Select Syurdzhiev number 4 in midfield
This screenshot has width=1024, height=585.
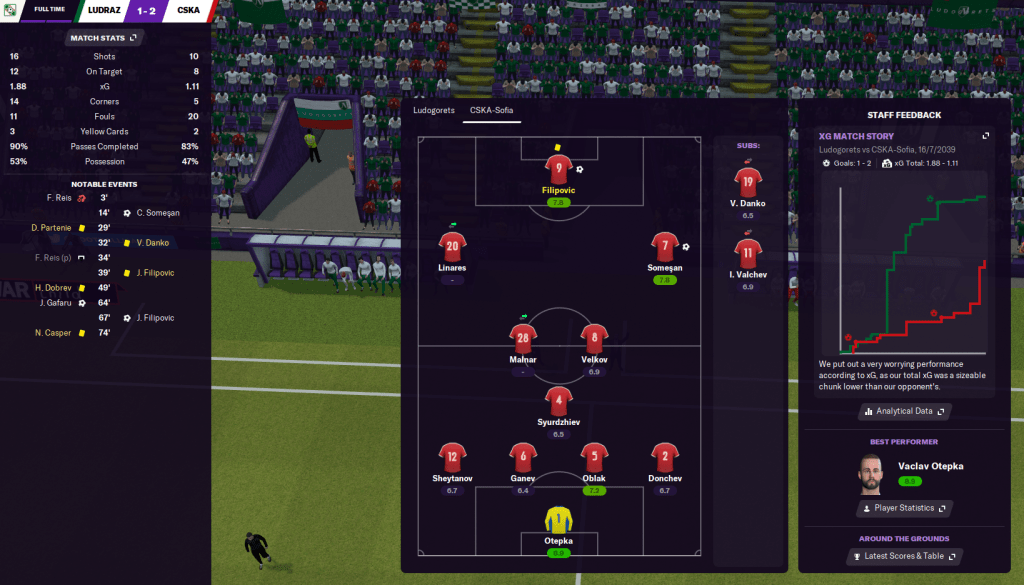coord(558,401)
